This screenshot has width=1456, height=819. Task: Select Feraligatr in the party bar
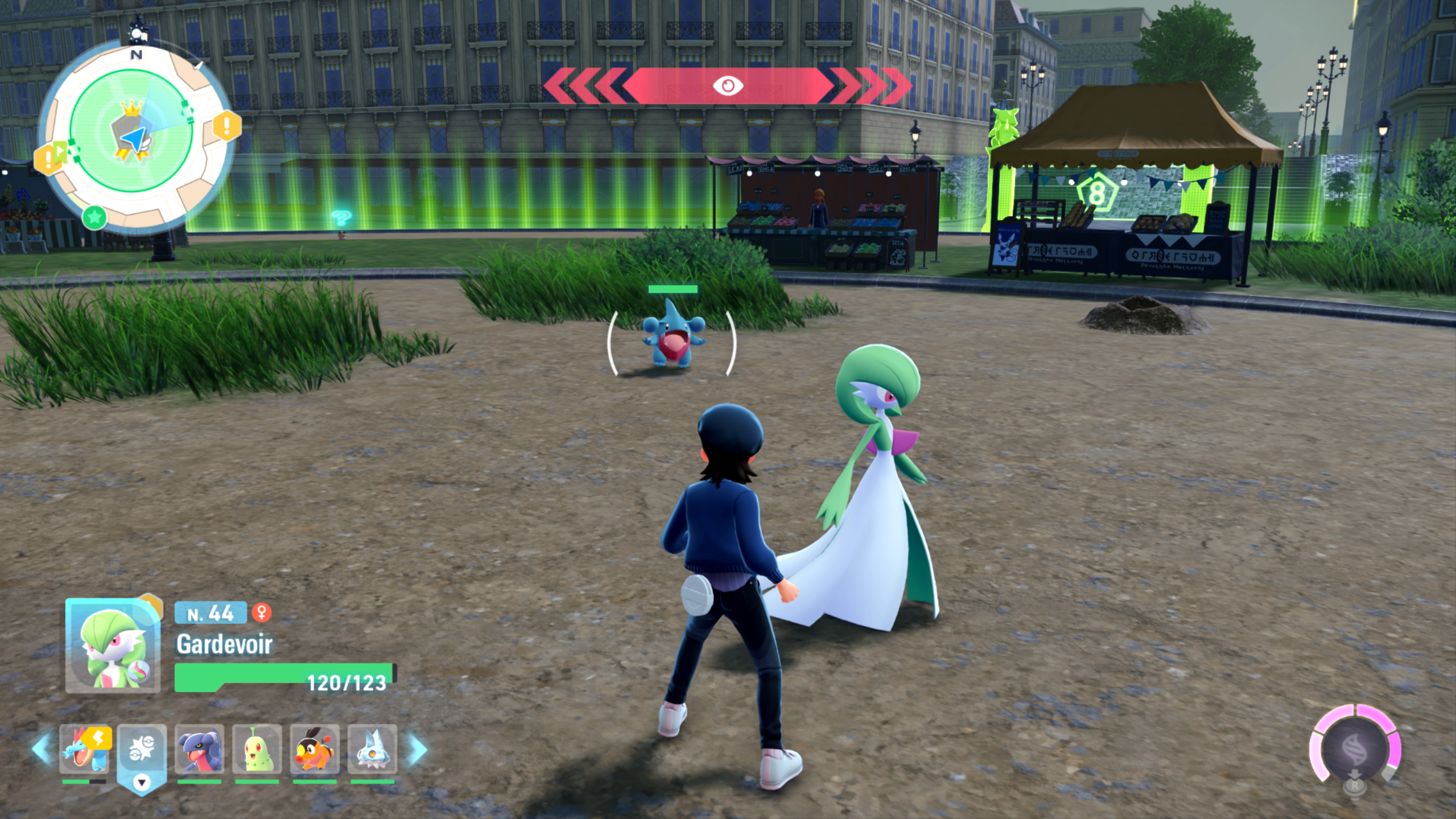click(x=85, y=748)
